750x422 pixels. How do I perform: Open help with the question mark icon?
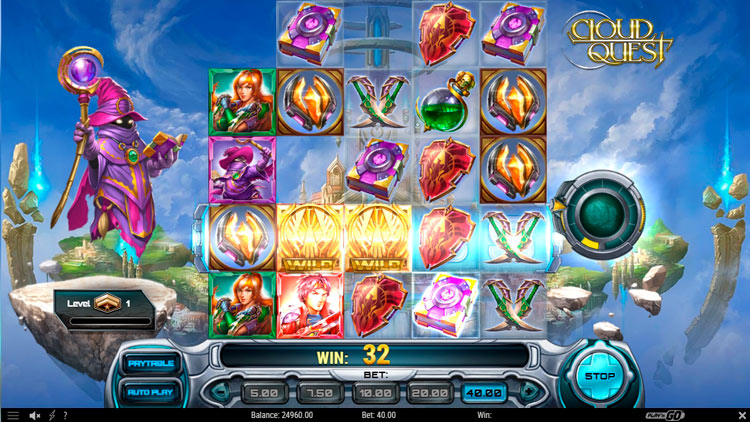click(x=65, y=414)
